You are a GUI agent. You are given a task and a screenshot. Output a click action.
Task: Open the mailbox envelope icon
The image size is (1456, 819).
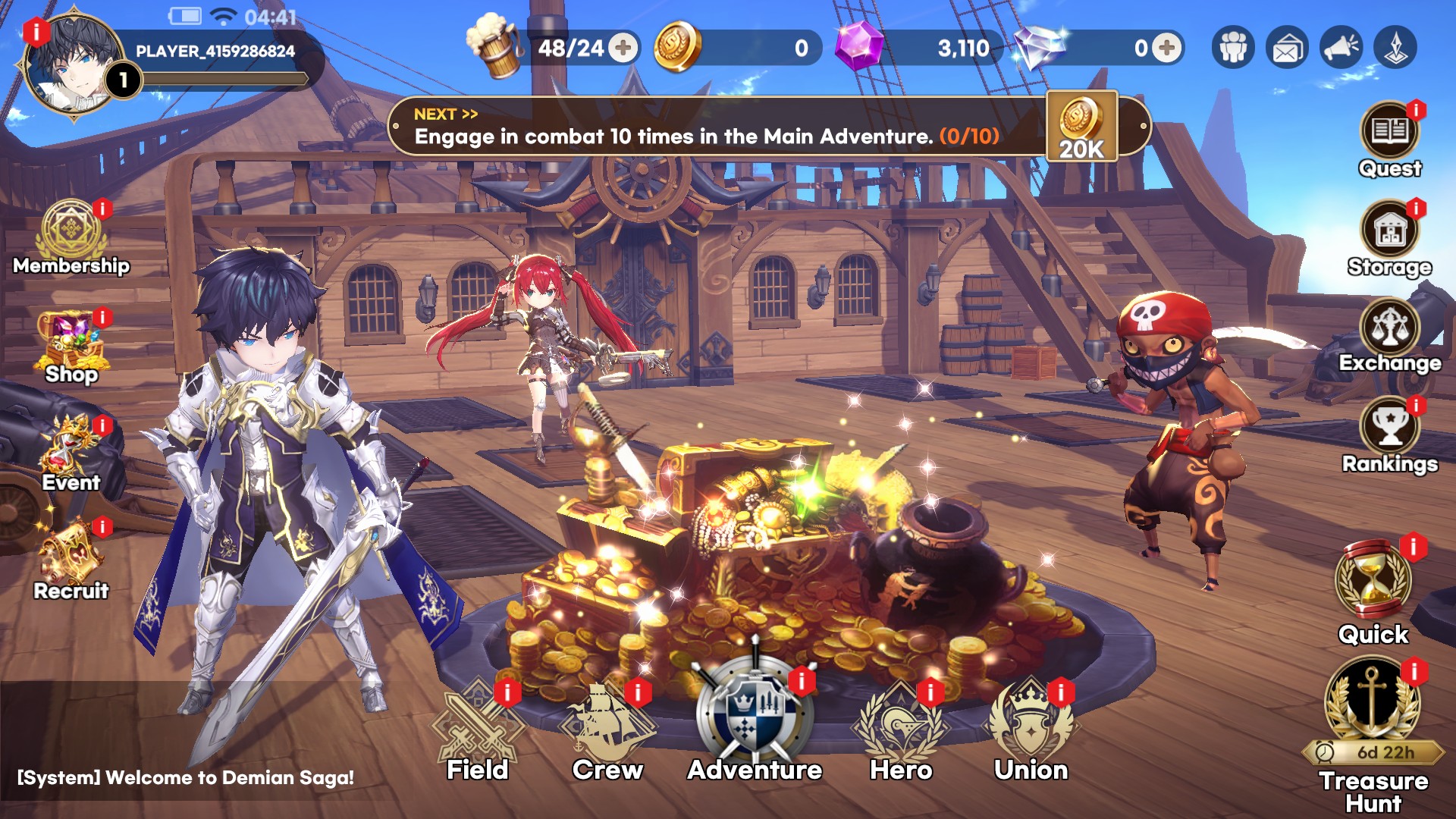[1287, 49]
